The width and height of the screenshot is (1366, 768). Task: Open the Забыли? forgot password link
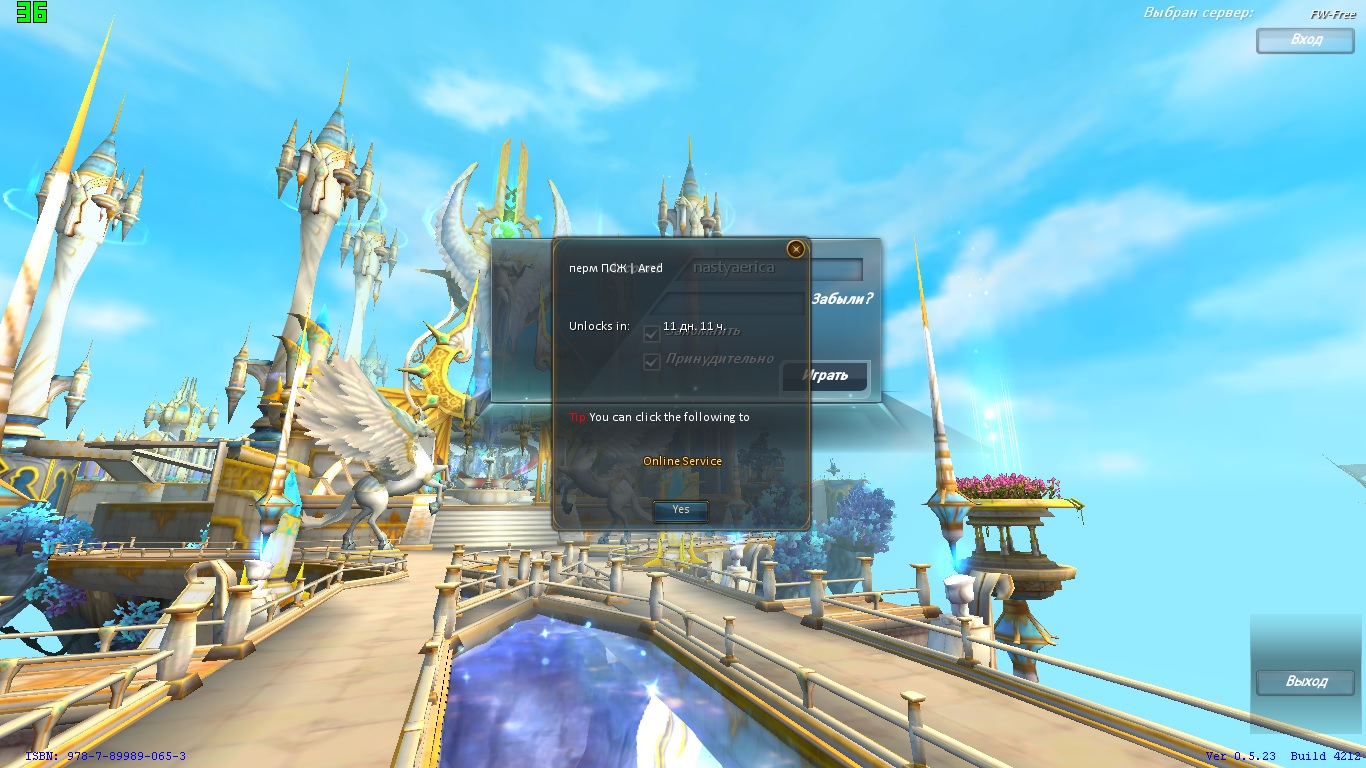pos(841,298)
